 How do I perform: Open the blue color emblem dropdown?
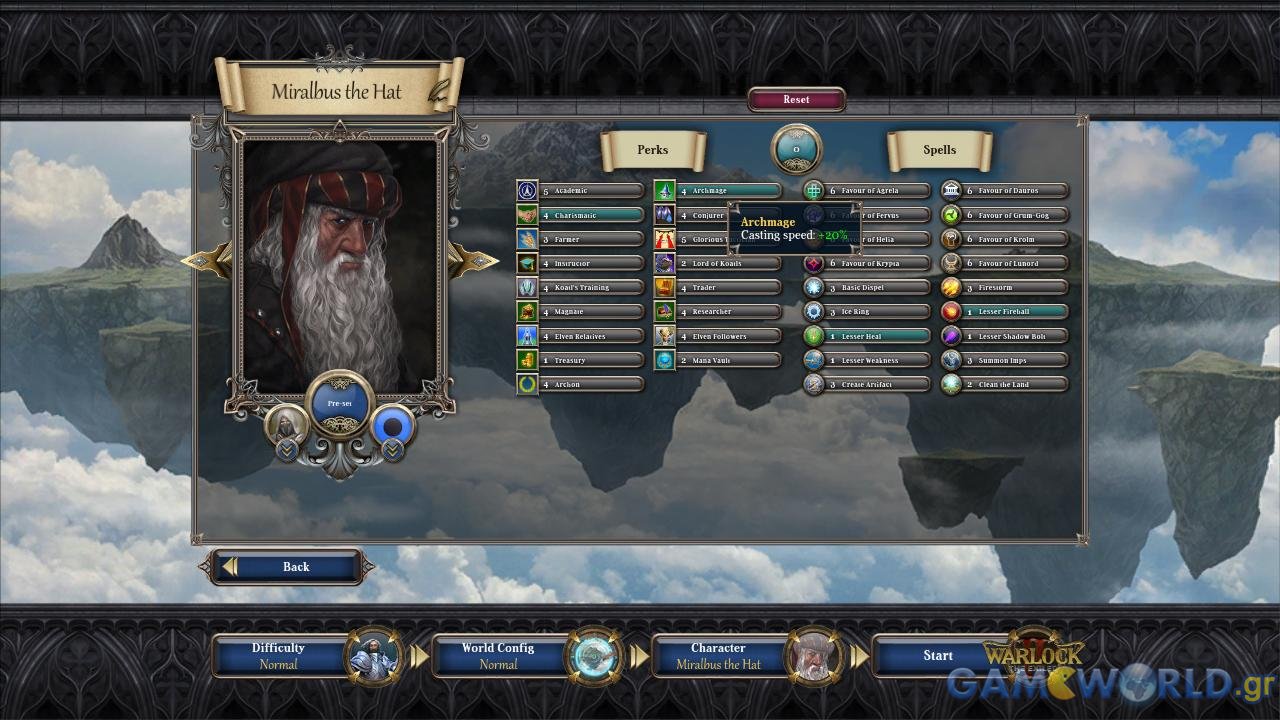click(x=393, y=450)
